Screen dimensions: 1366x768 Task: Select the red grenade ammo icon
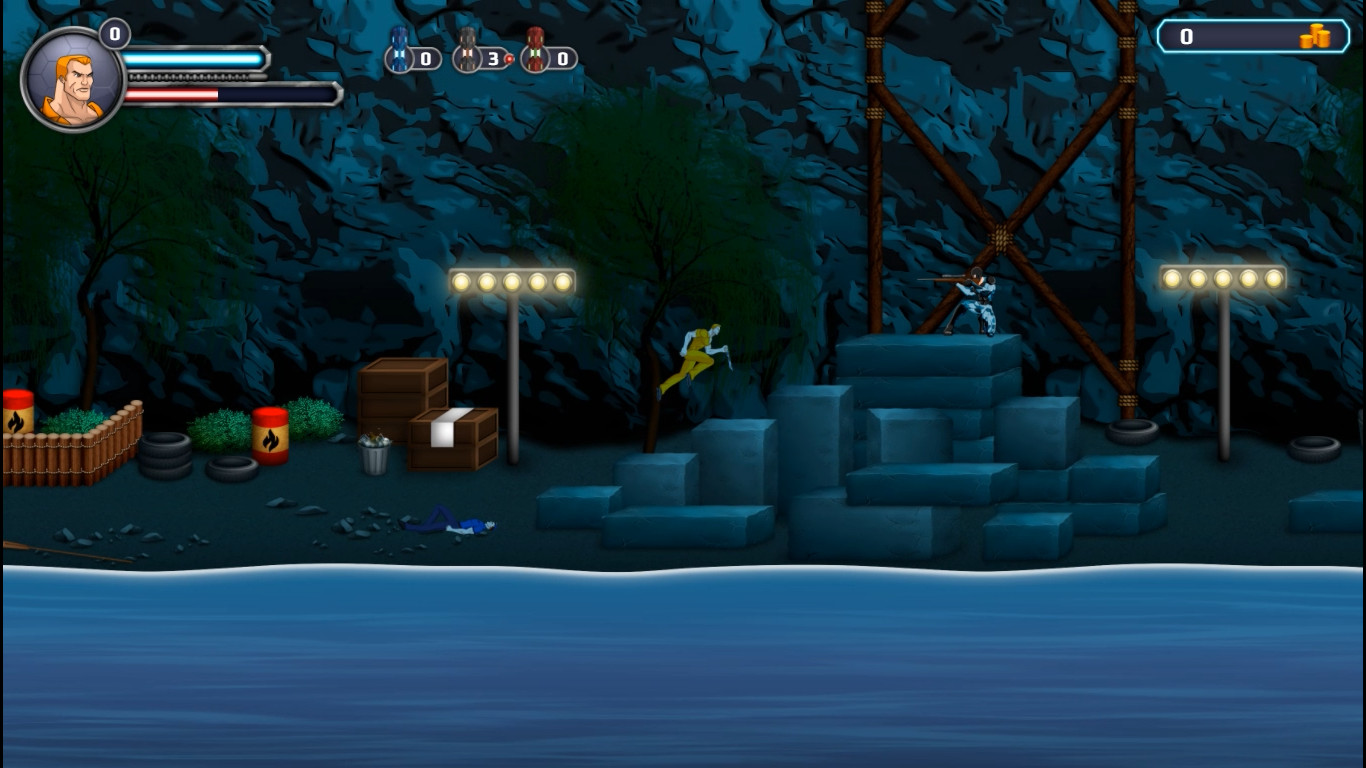coord(537,55)
